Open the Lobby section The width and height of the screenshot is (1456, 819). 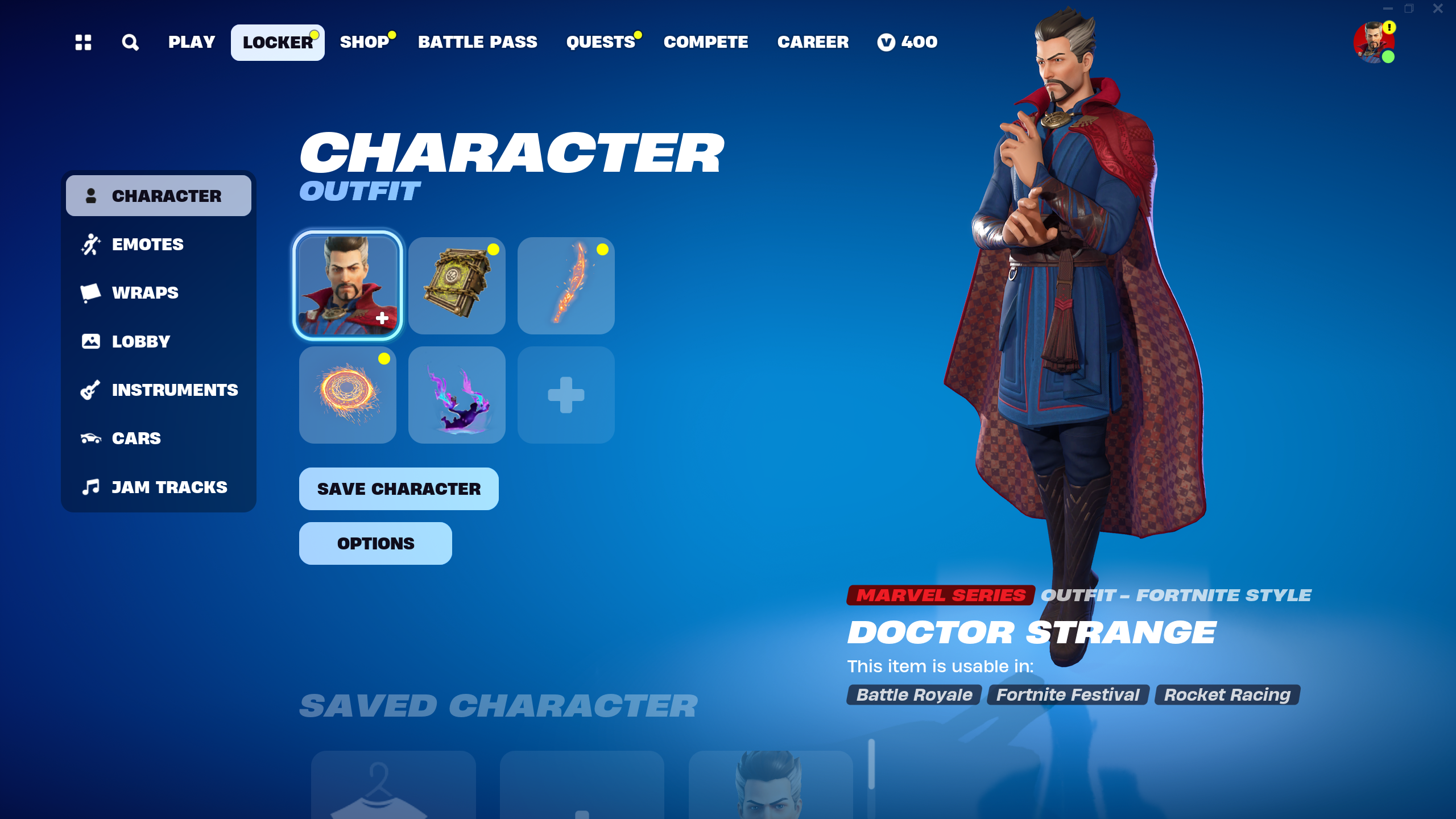coord(140,341)
